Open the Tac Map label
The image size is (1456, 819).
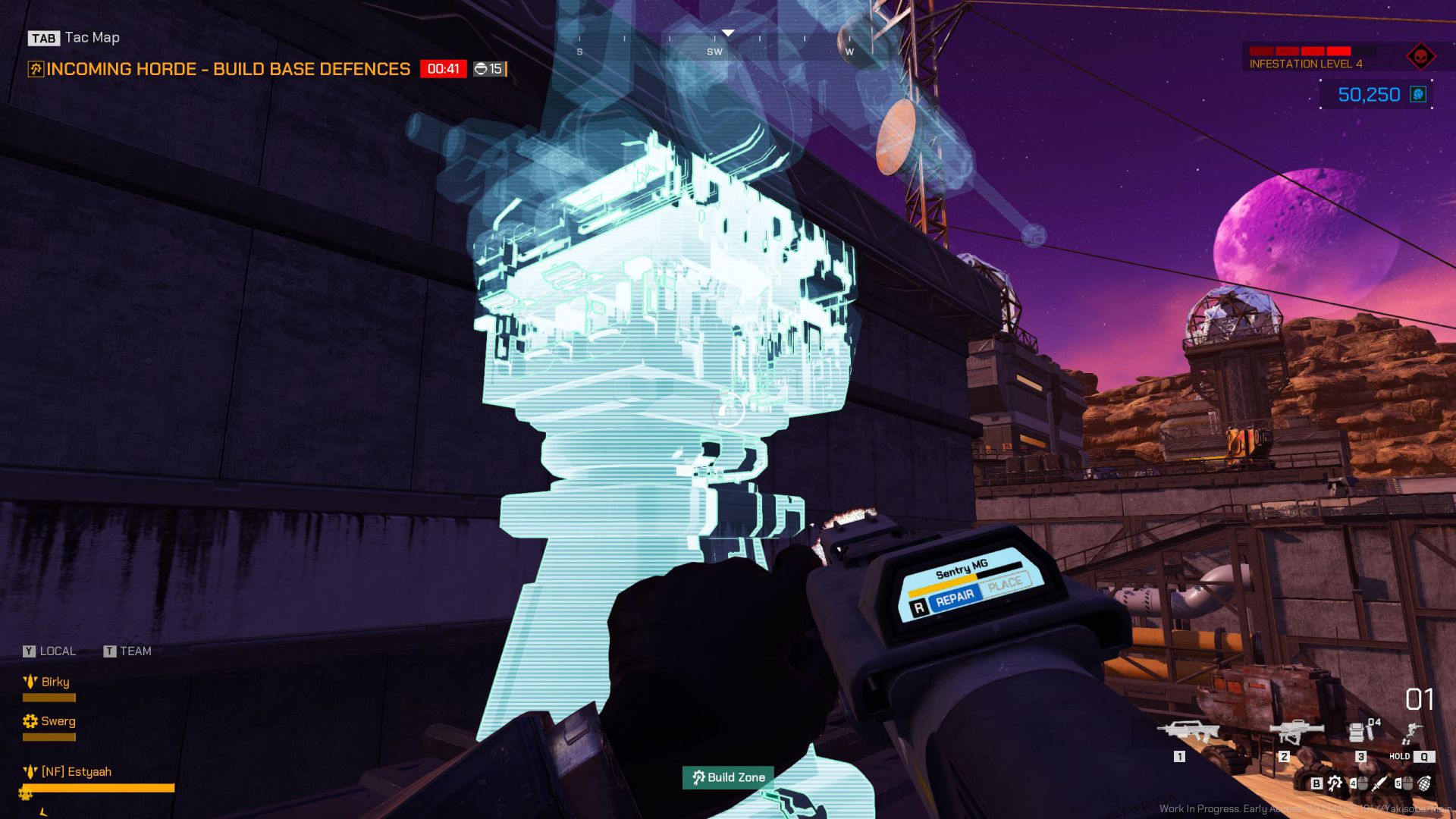(x=92, y=37)
